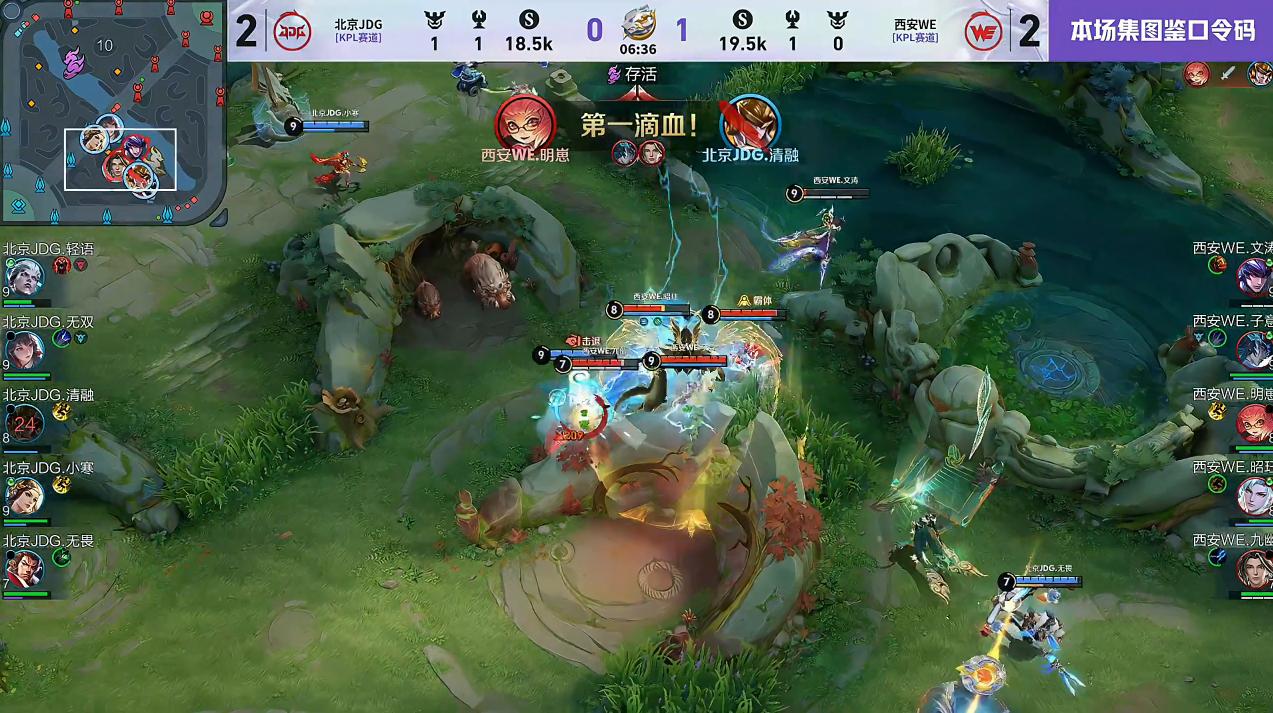Select 北京JDG.轻语 player portrait
Image resolution: width=1273 pixels, height=713 pixels.
(24, 275)
